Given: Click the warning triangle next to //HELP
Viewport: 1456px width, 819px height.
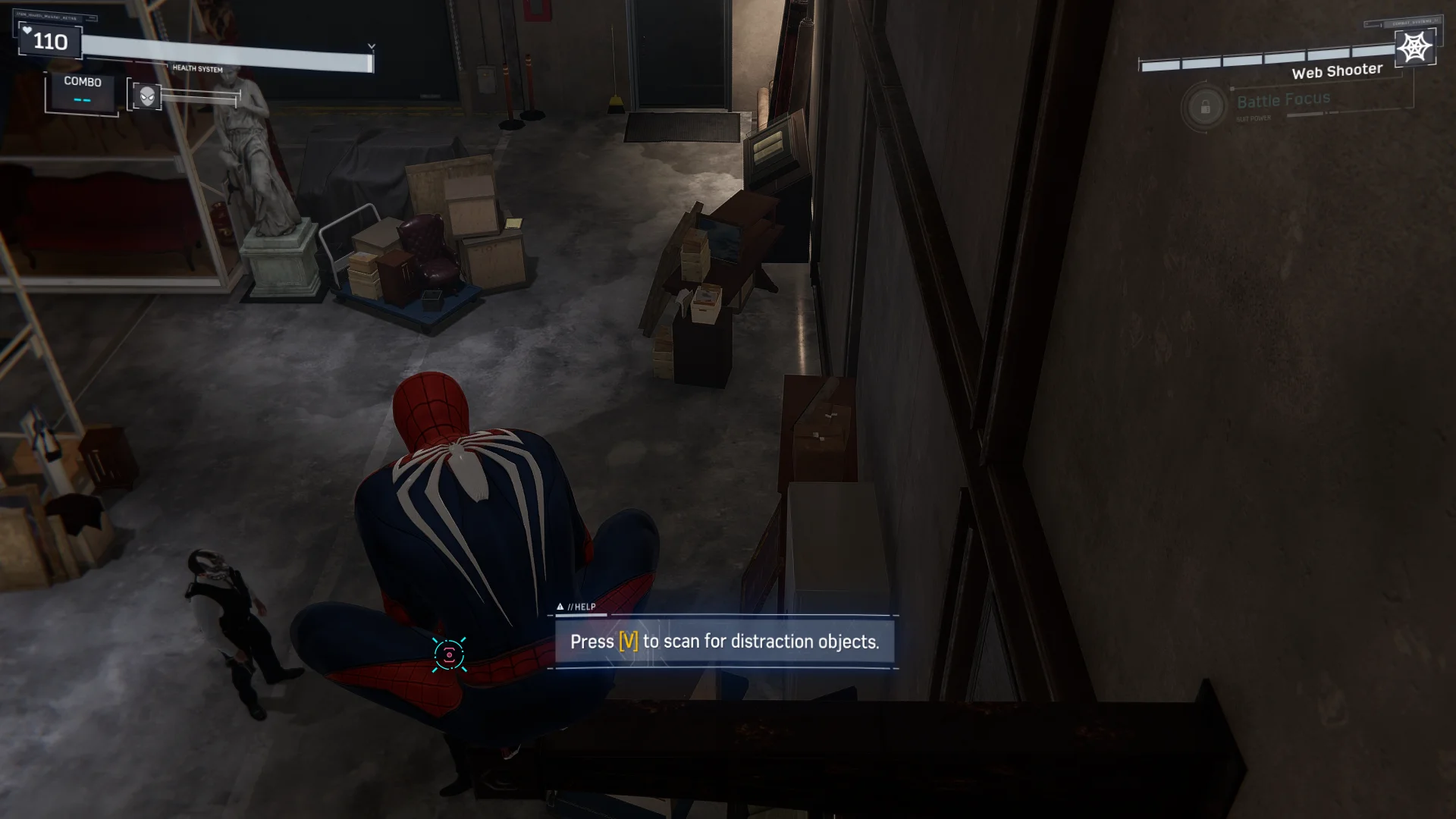Looking at the screenshot, I should [561, 607].
